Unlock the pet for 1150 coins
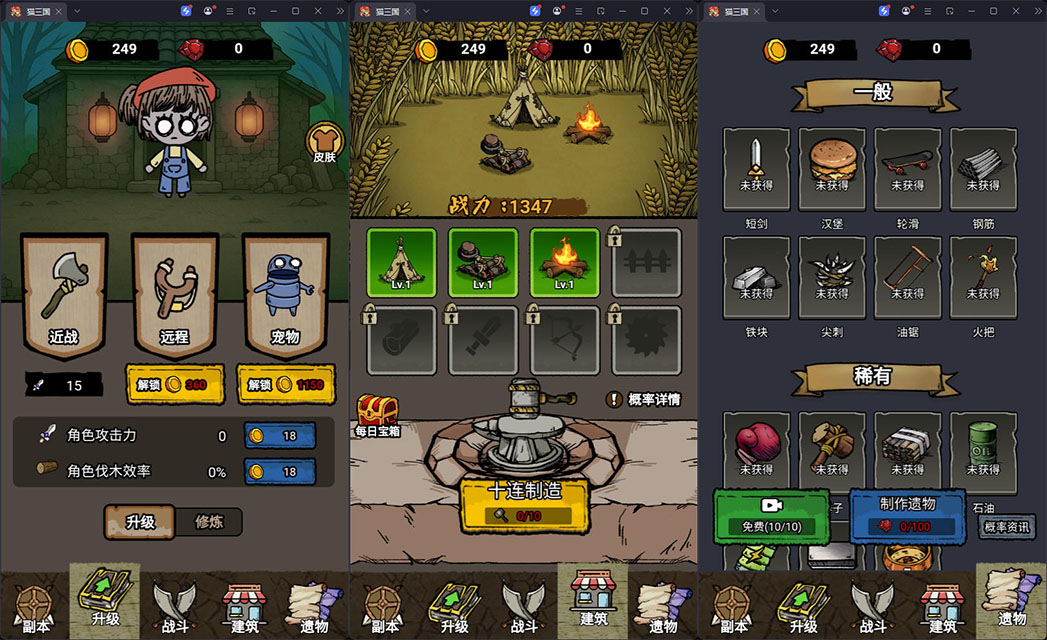Image resolution: width=1047 pixels, height=640 pixels. 285,385
